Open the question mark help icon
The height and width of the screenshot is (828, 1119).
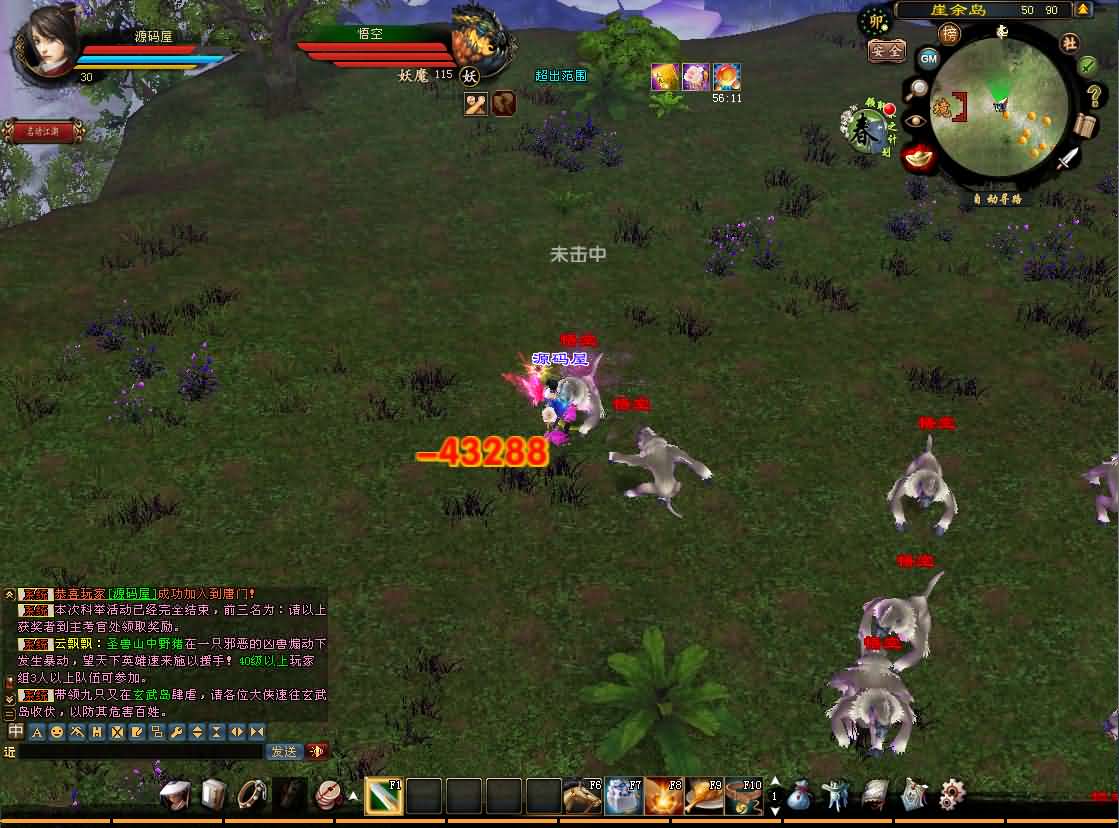1093,96
